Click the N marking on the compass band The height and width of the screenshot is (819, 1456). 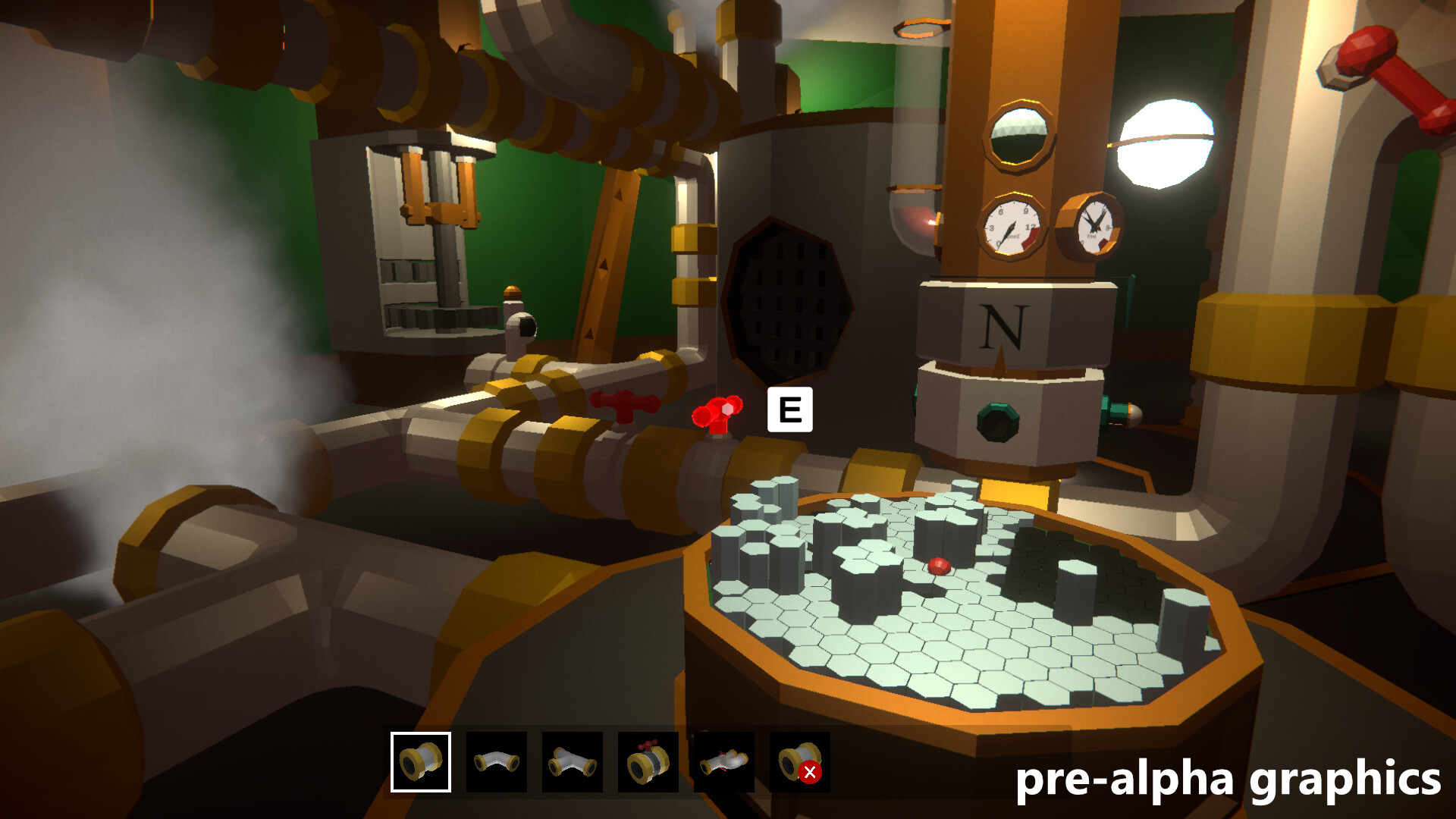(1006, 326)
